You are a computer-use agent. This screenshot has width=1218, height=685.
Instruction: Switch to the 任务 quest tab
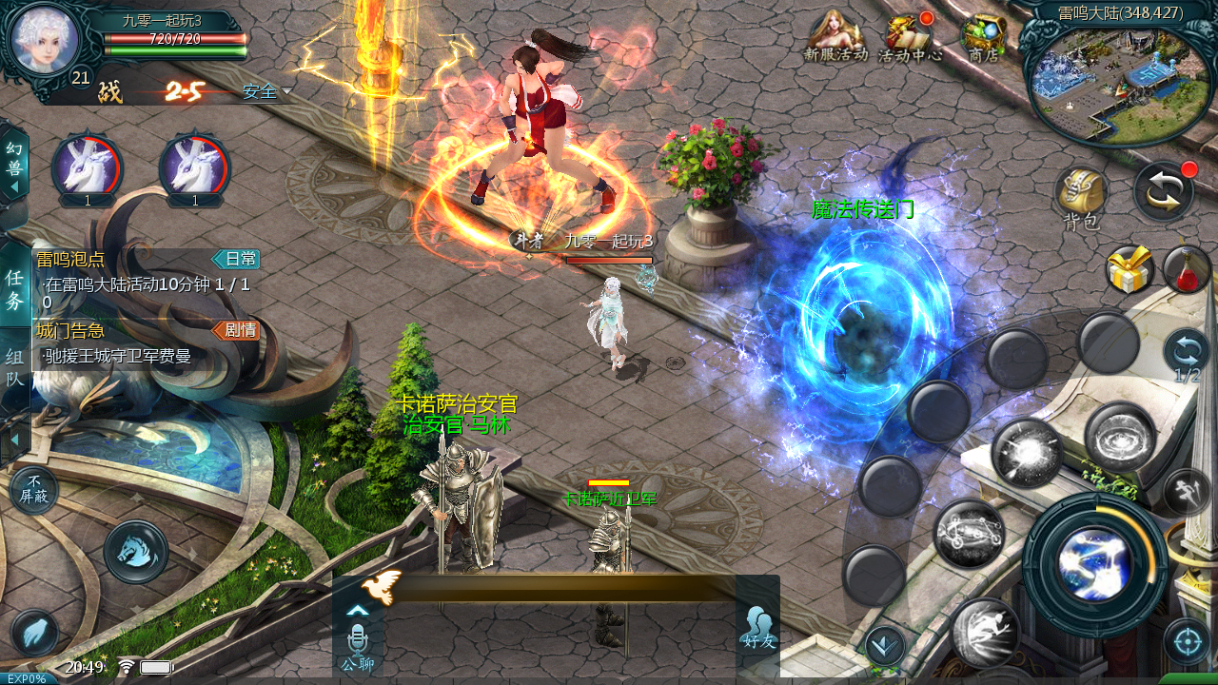tap(15, 290)
